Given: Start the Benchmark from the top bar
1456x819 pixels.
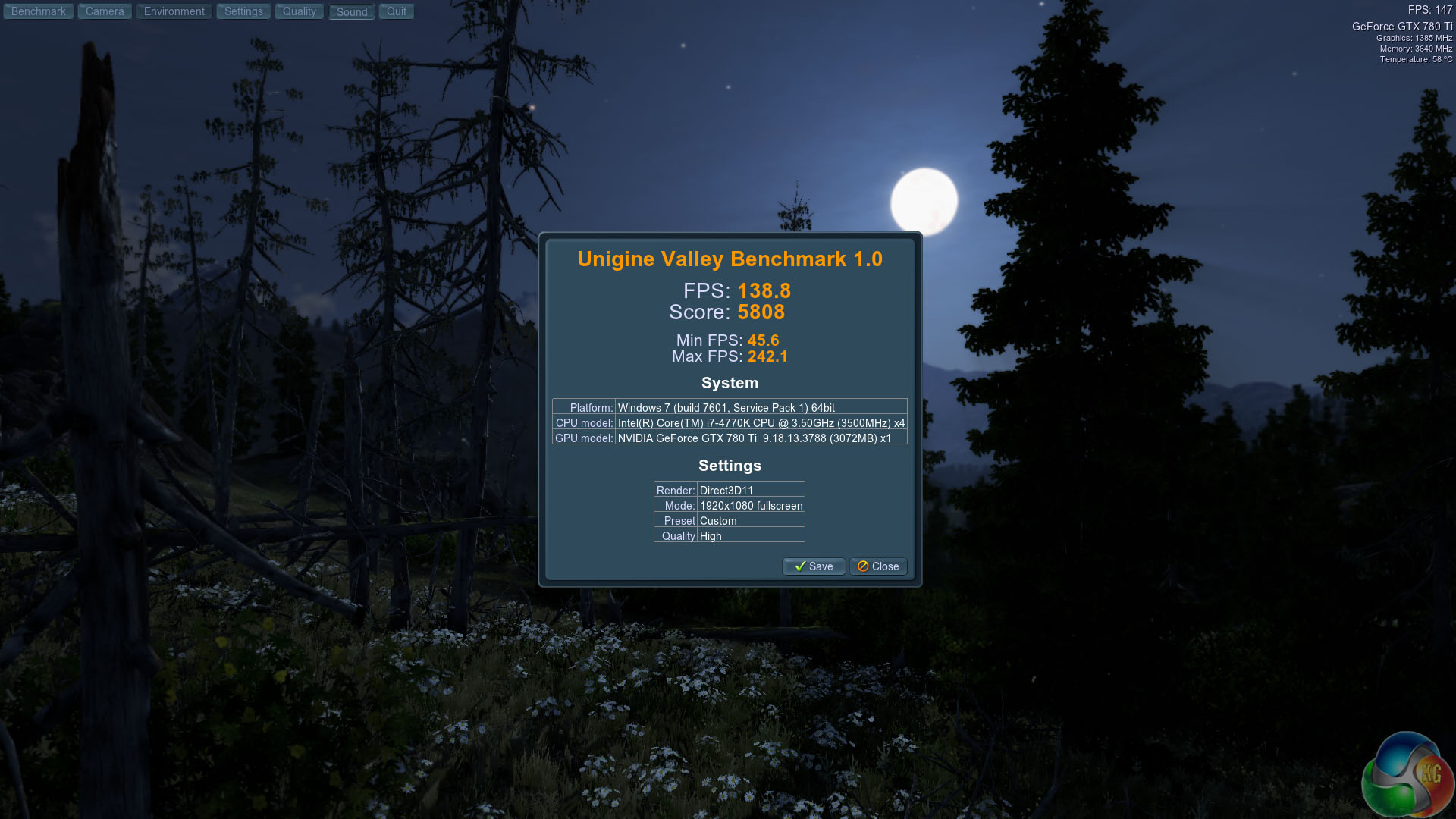Looking at the screenshot, I should 39,11.
